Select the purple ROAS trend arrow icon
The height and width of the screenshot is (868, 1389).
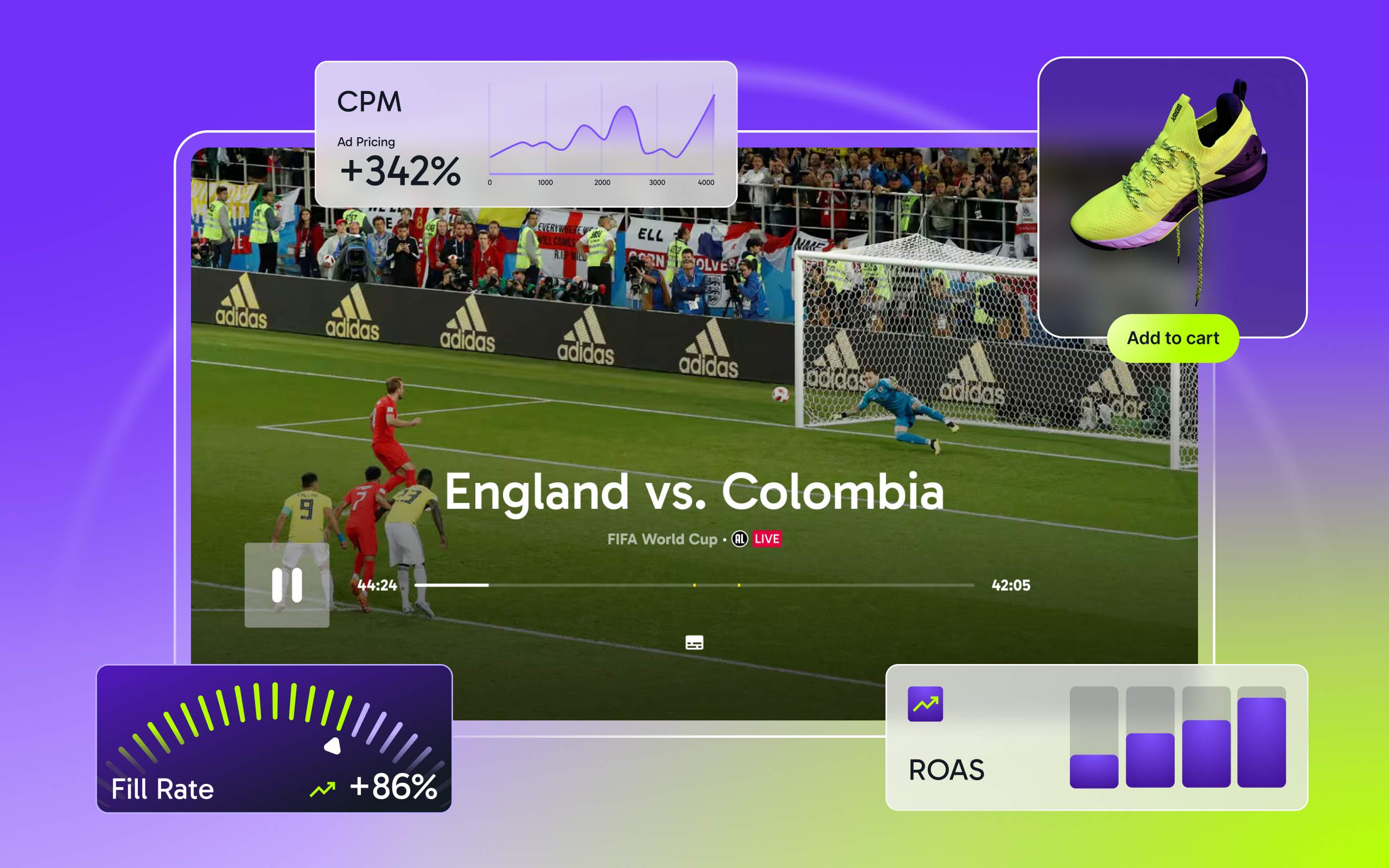925,704
